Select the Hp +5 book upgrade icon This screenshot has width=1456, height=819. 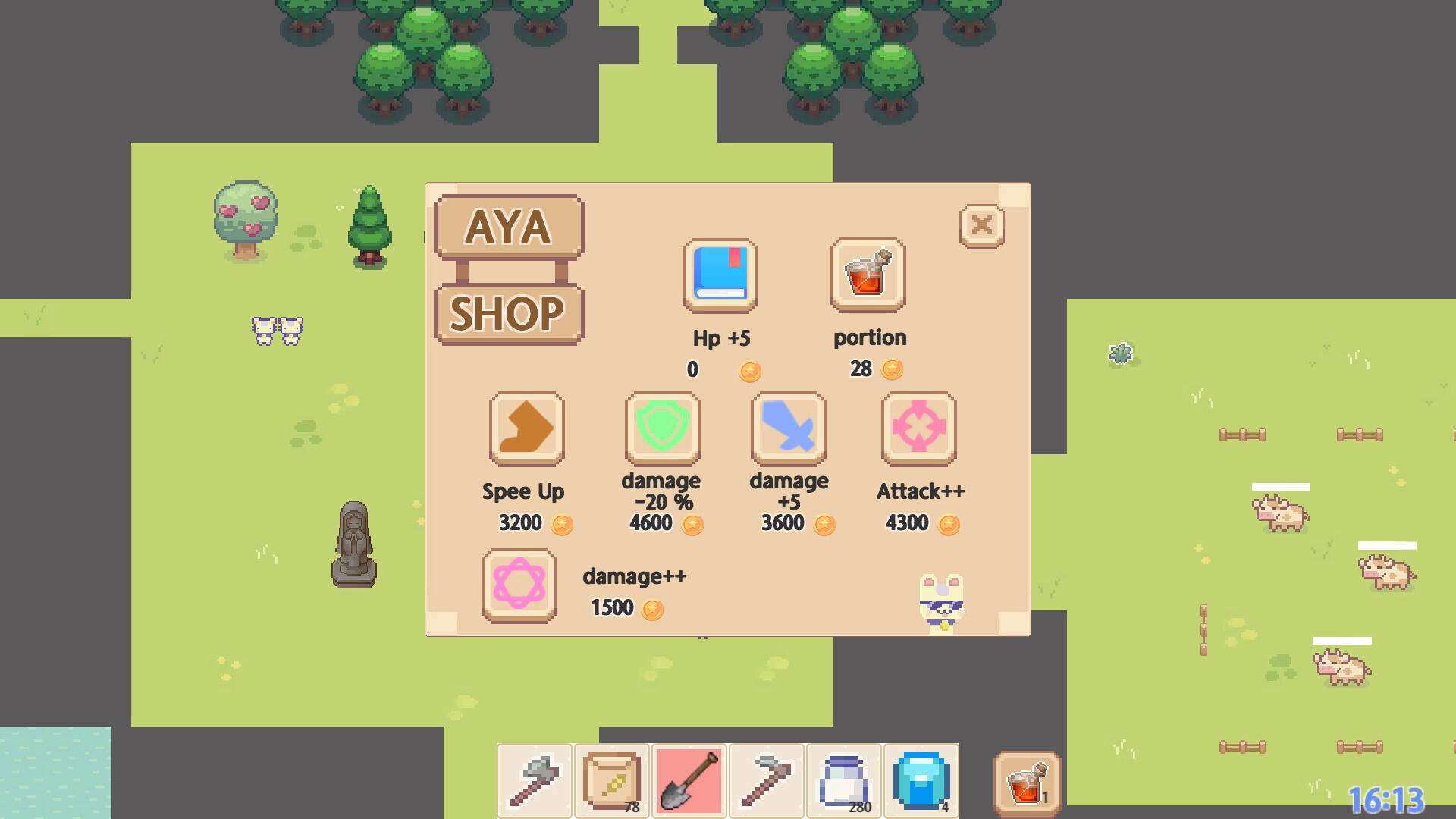coord(719,275)
